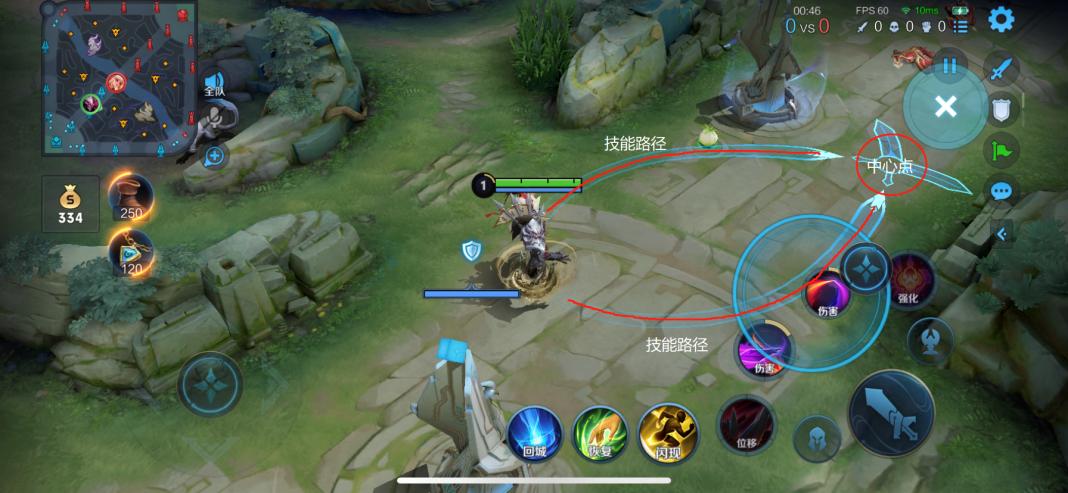
Task: Activate the 回城 recall ability
Action: (533, 433)
